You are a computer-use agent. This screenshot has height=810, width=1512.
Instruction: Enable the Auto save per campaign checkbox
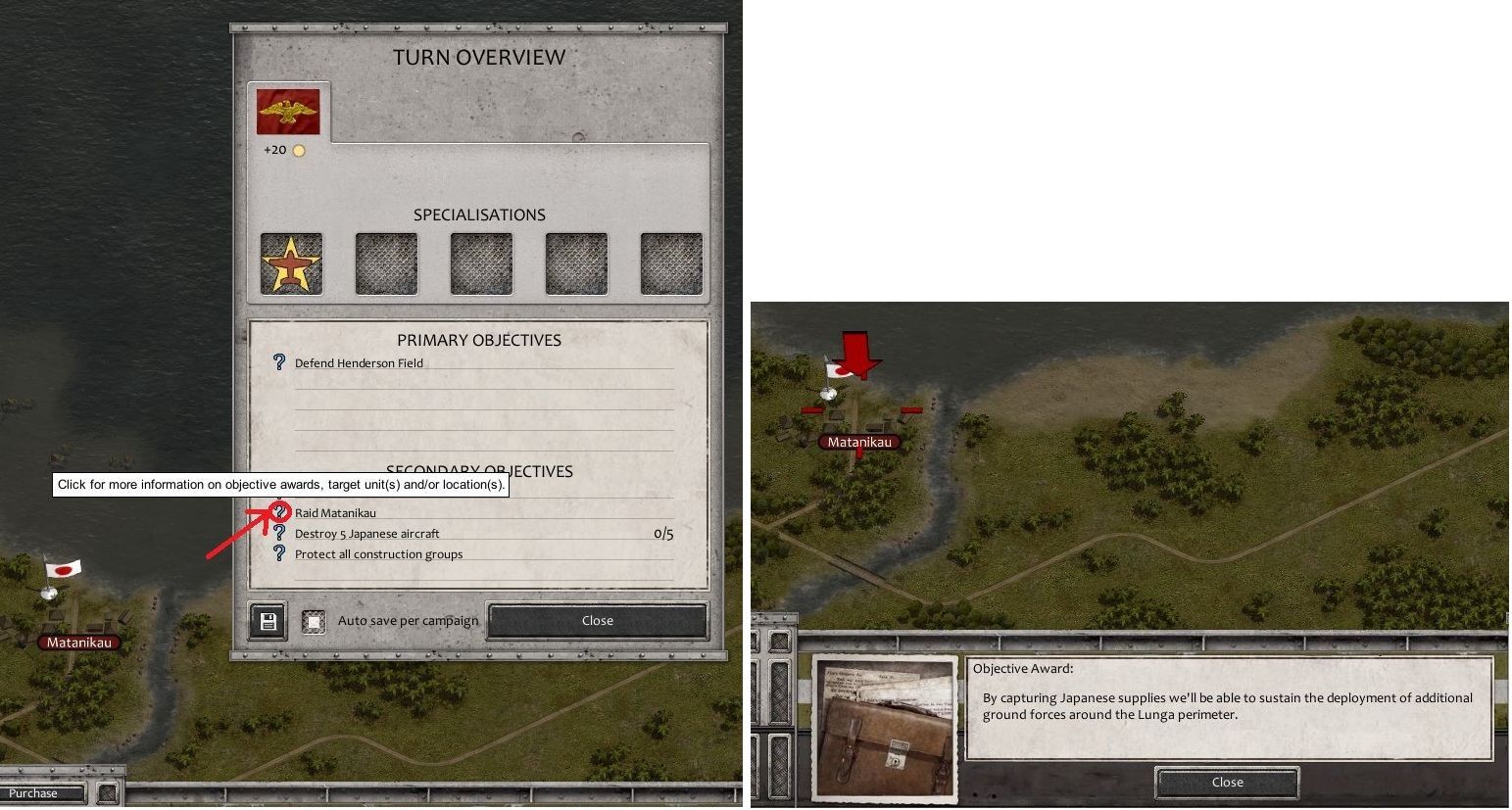coord(314,620)
